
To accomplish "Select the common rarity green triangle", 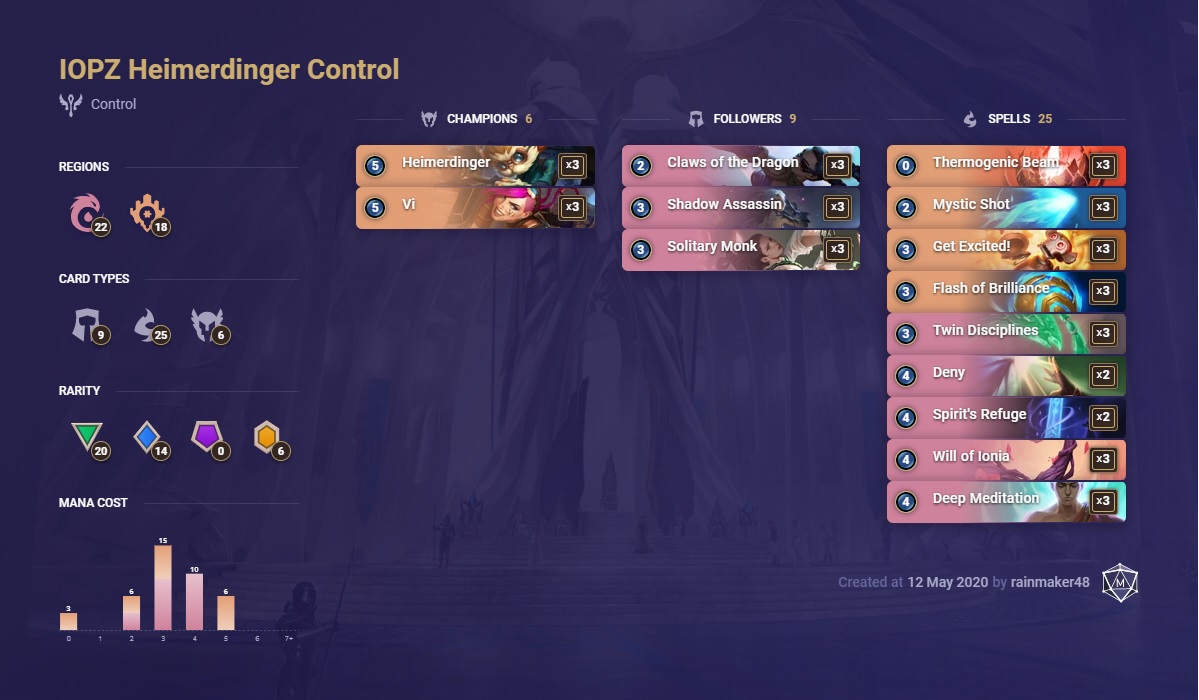I will [x=85, y=437].
